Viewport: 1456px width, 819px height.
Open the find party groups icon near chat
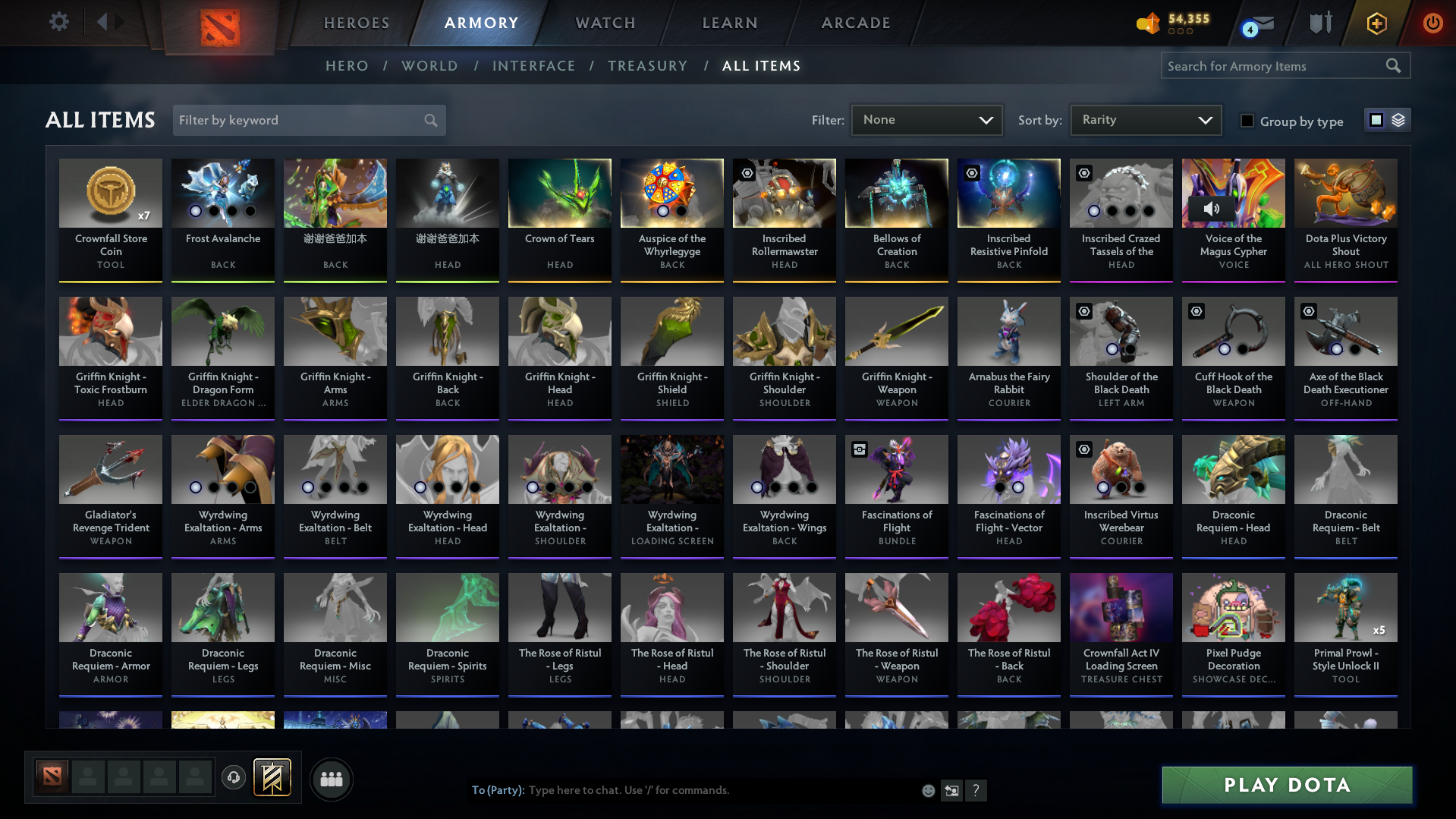[x=331, y=779]
